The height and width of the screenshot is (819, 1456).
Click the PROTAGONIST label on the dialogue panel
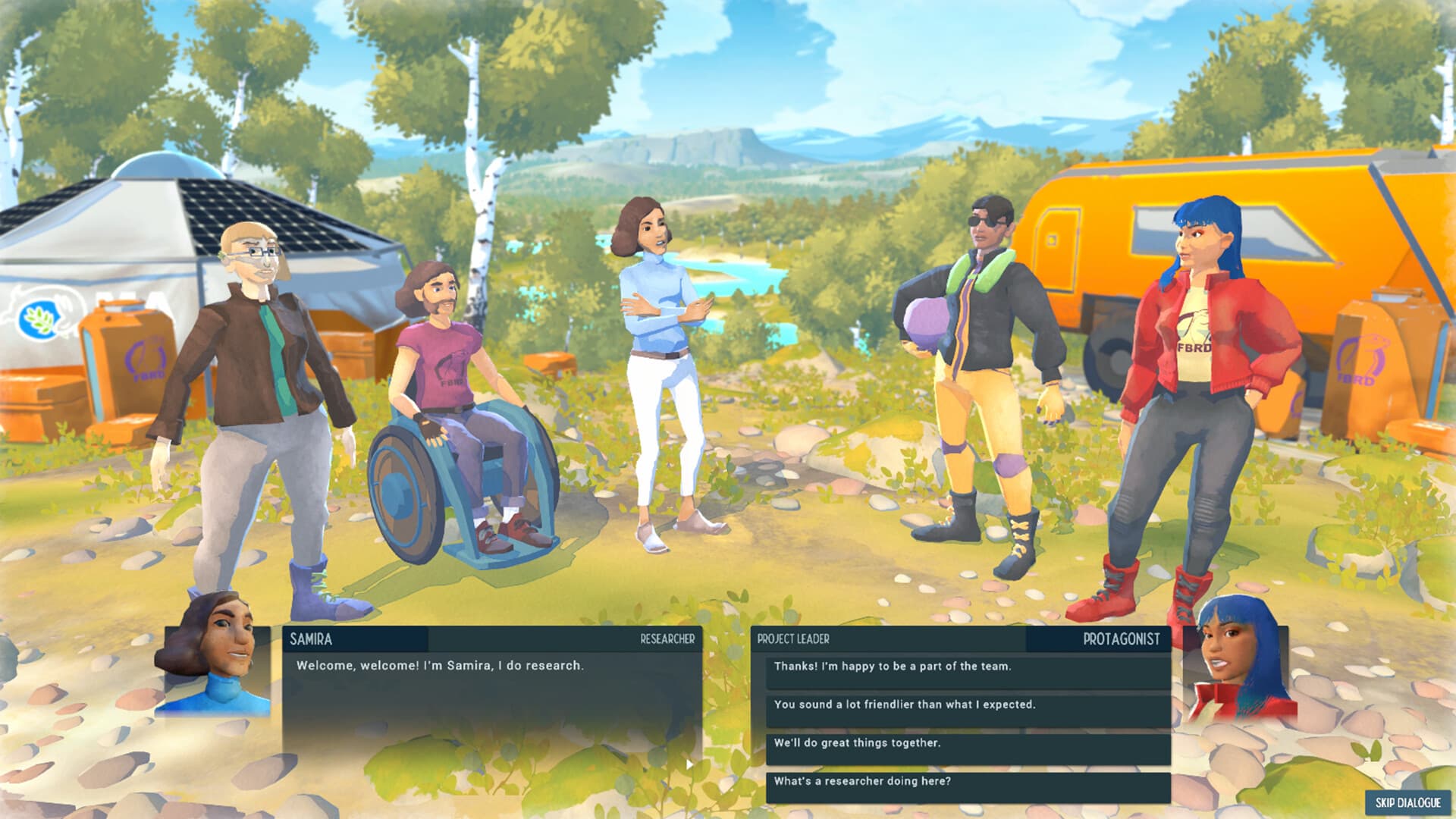(x=1122, y=639)
